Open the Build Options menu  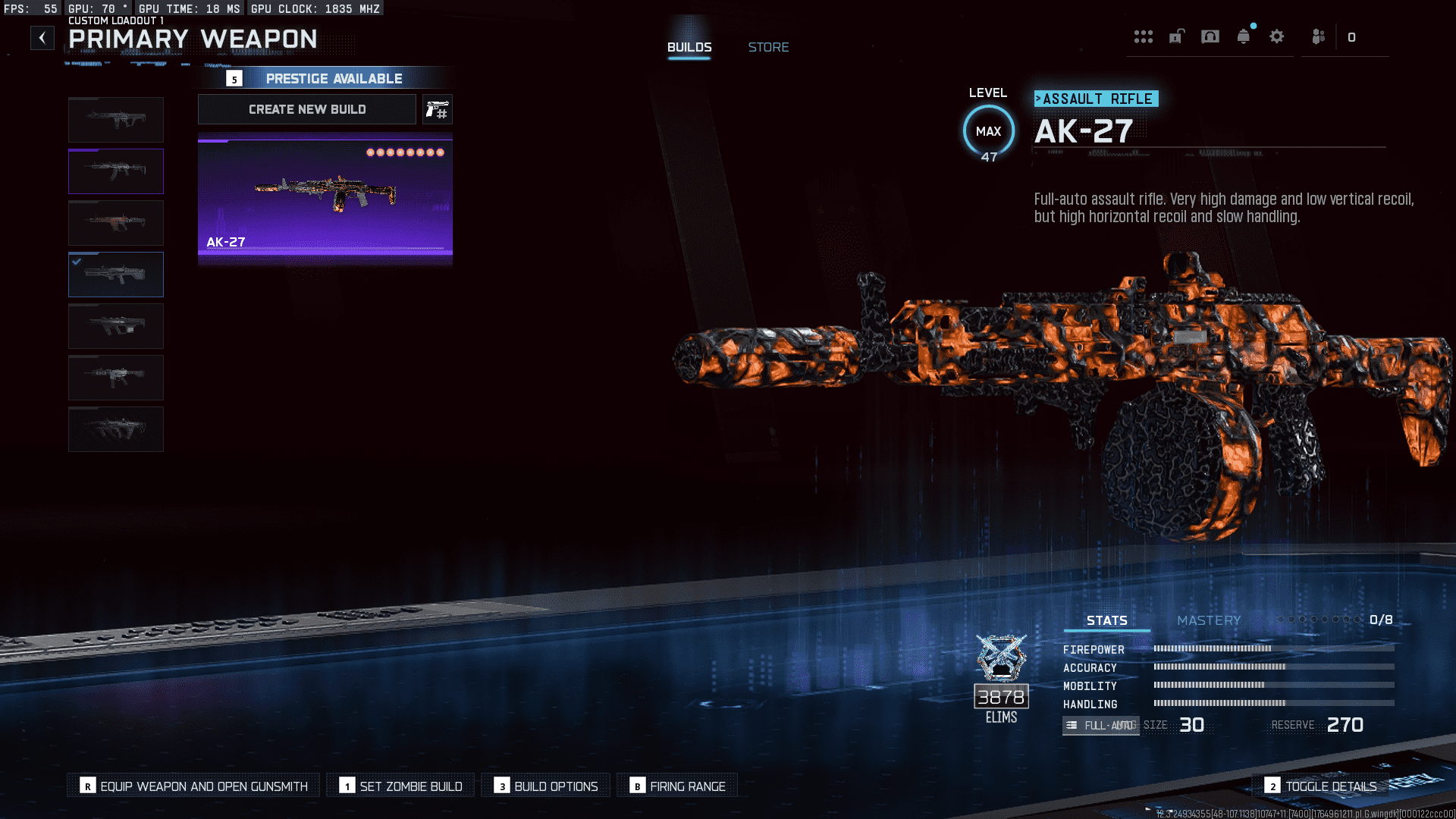pyautogui.click(x=545, y=786)
